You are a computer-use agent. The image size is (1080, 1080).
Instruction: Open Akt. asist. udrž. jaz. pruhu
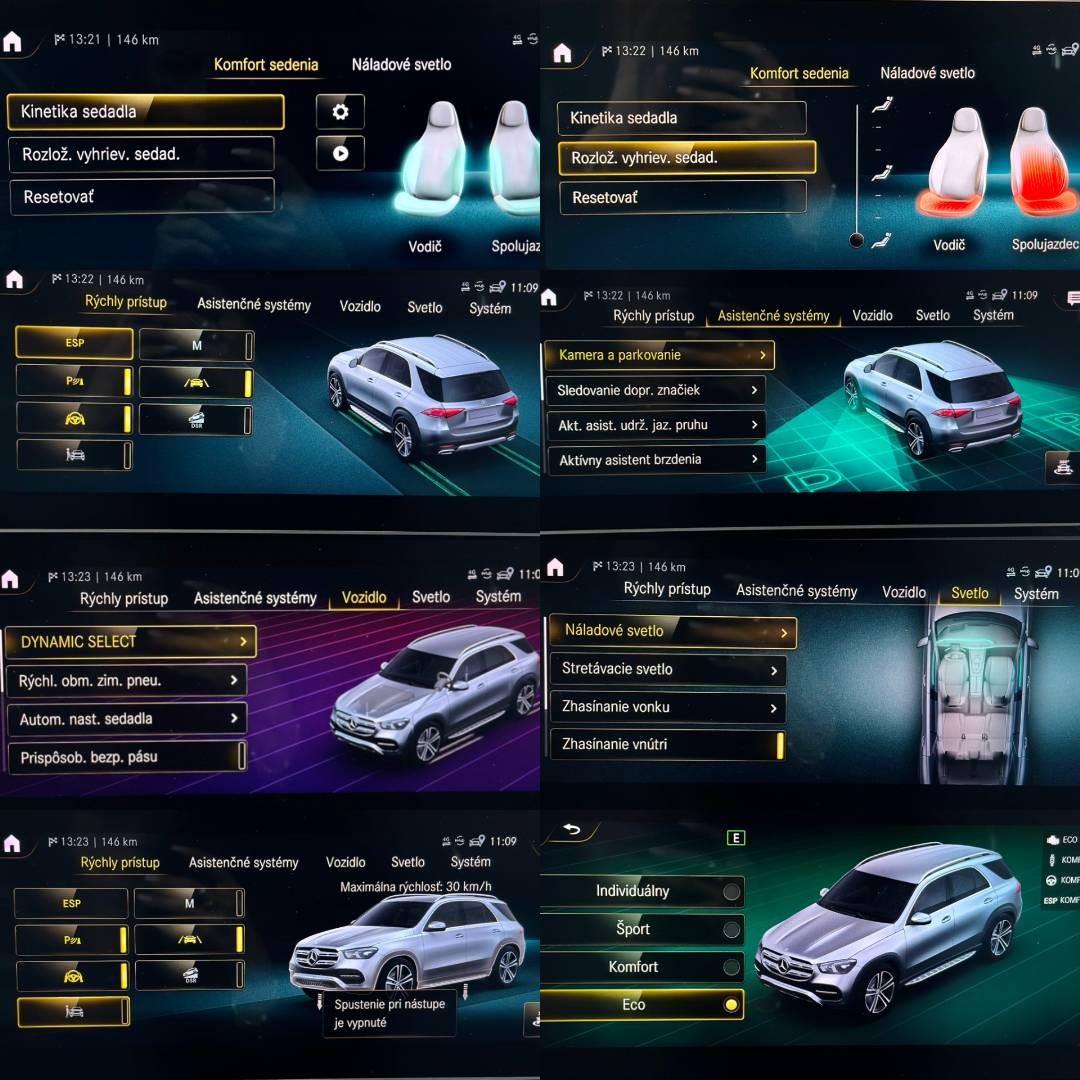tap(655, 425)
